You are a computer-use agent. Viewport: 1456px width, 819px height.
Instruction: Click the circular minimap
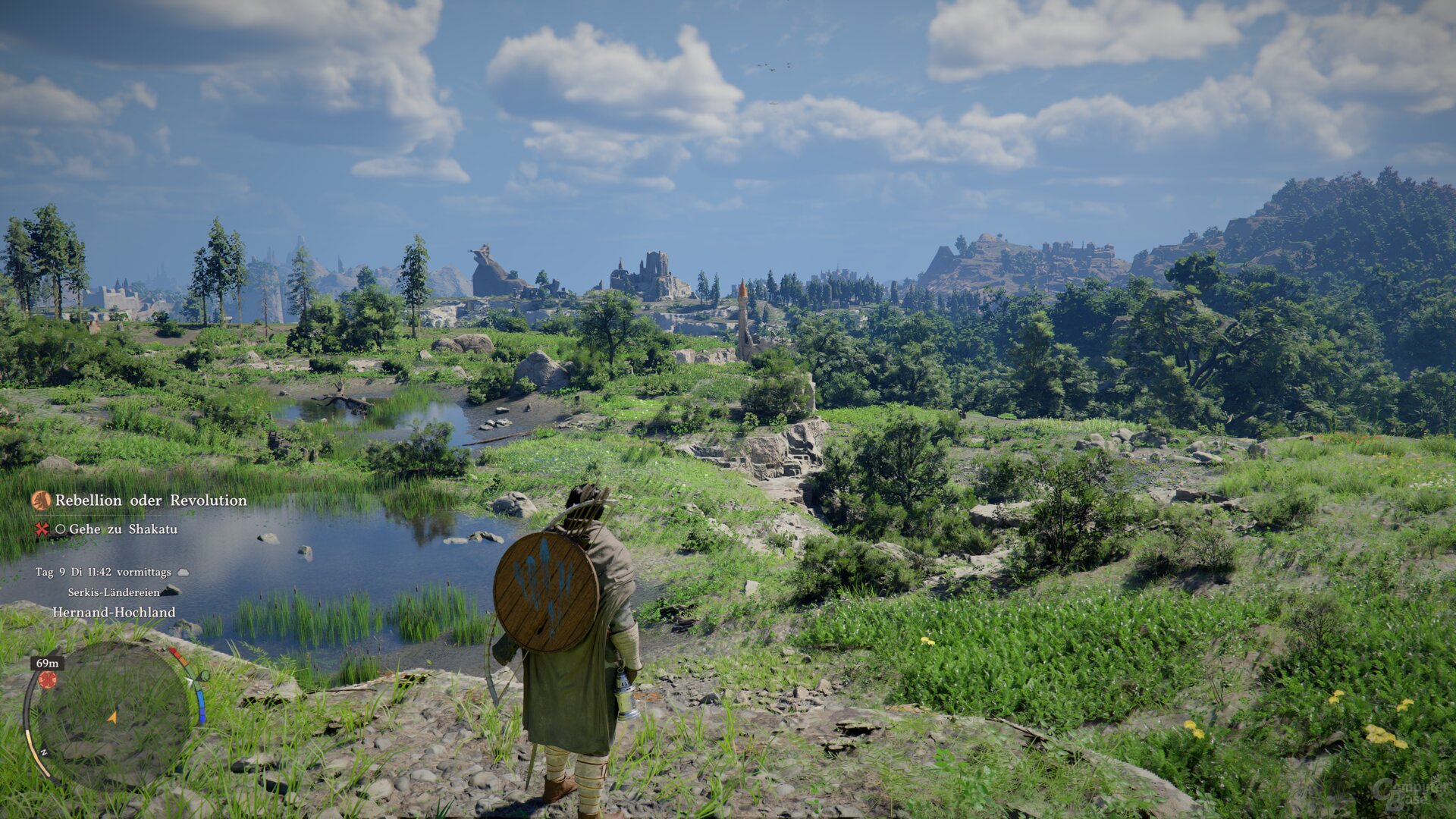(x=113, y=715)
